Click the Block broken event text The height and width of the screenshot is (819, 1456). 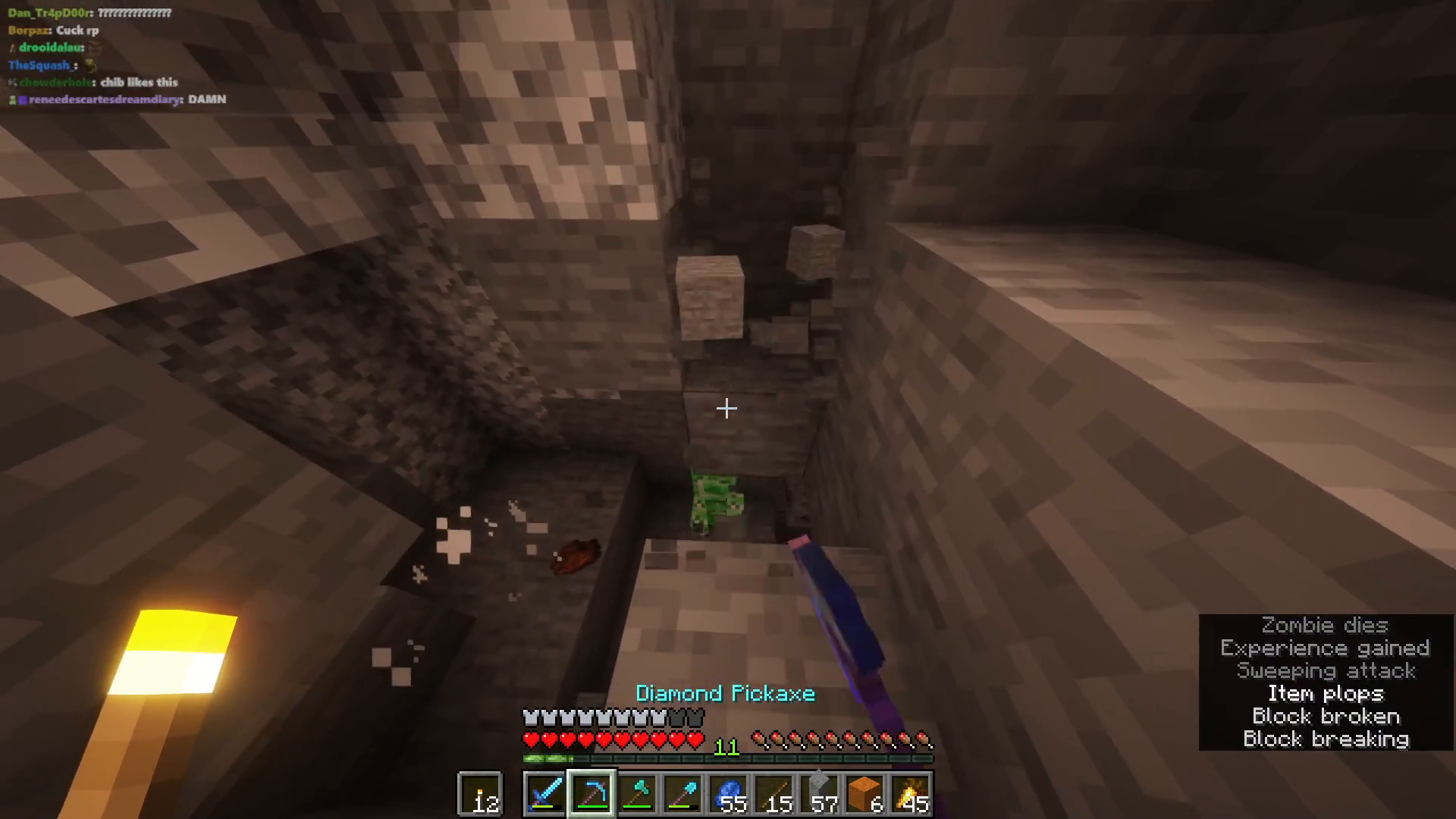pyautogui.click(x=1327, y=716)
